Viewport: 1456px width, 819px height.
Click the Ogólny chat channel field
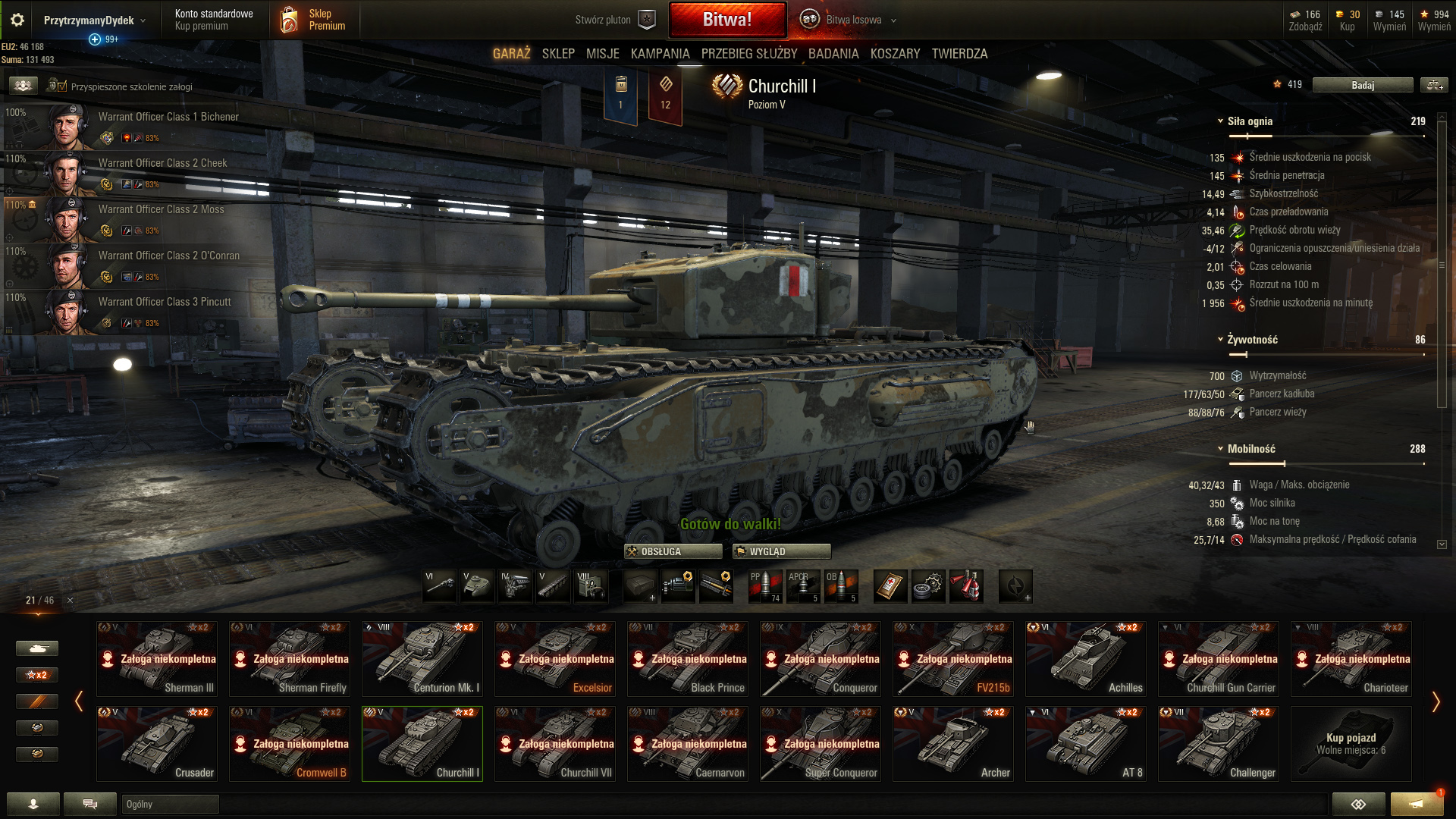(170, 804)
